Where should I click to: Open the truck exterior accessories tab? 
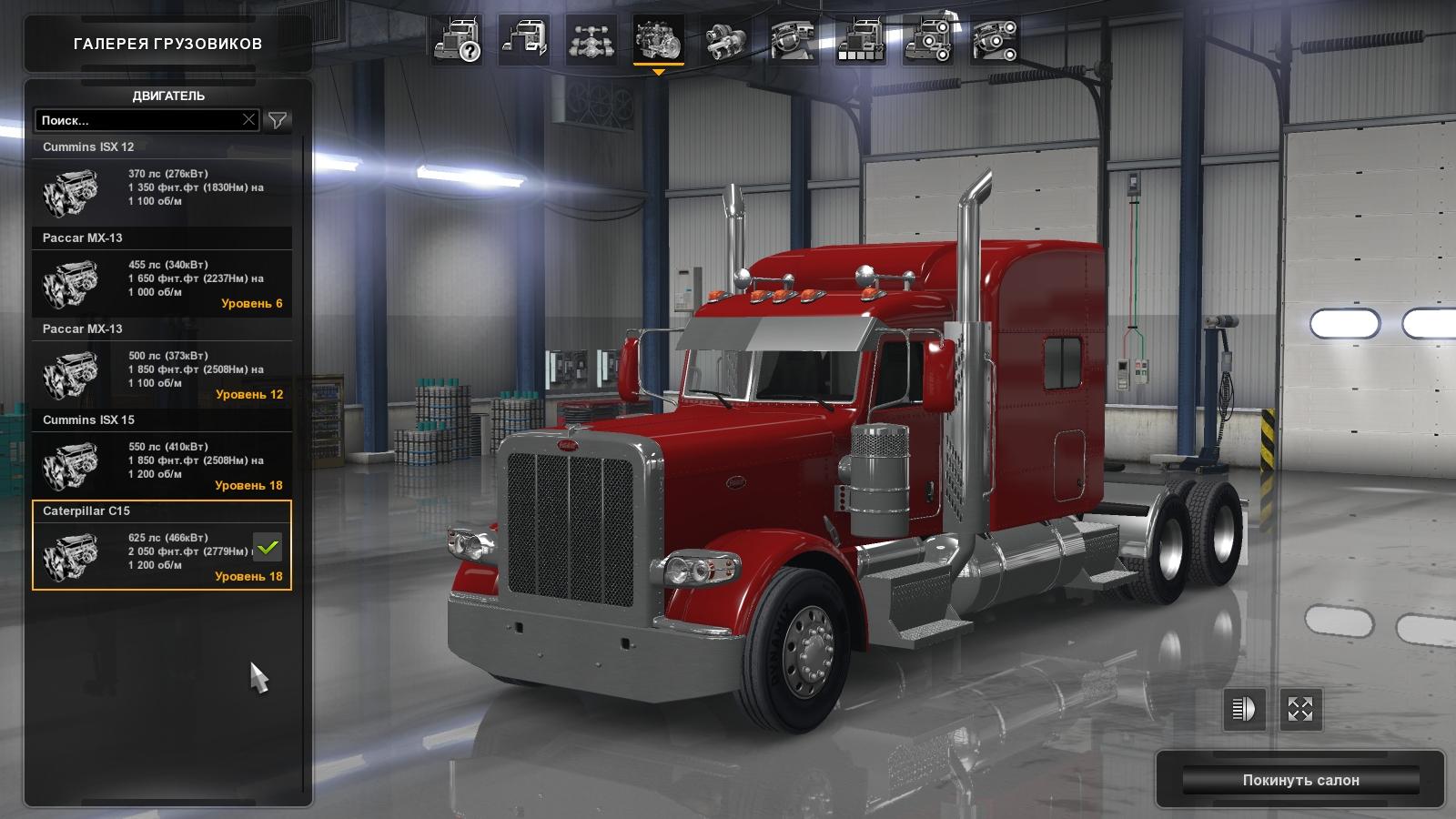tap(927, 41)
